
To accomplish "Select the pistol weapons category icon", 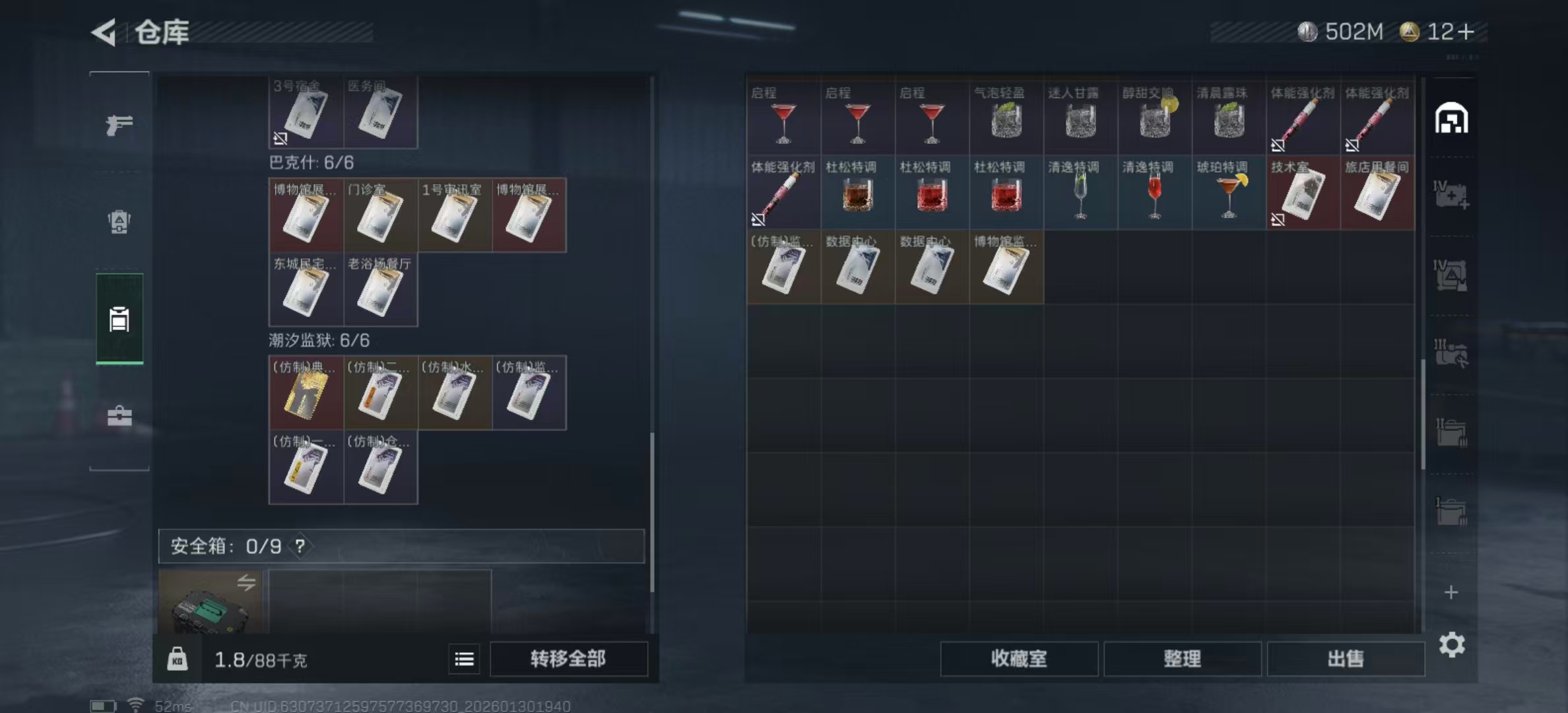I will coord(119,125).
